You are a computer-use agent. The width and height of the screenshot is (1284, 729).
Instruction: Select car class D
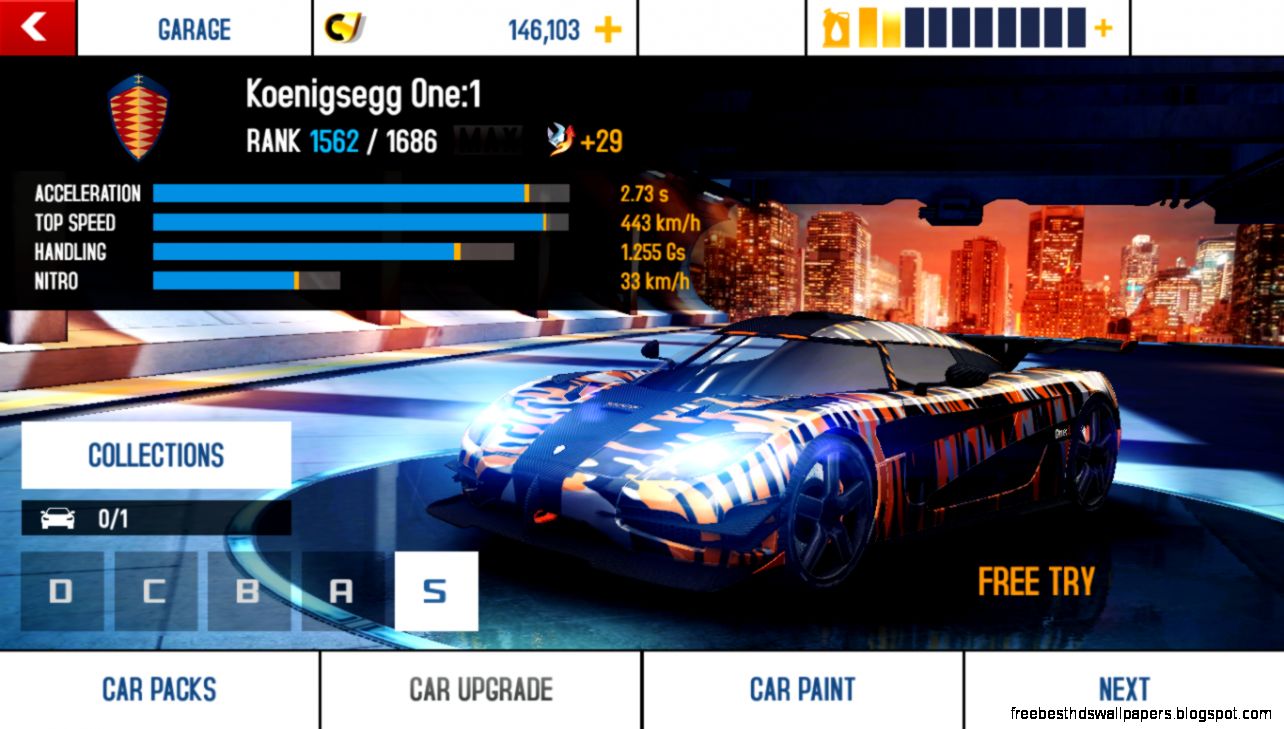[x=62, y=591]
